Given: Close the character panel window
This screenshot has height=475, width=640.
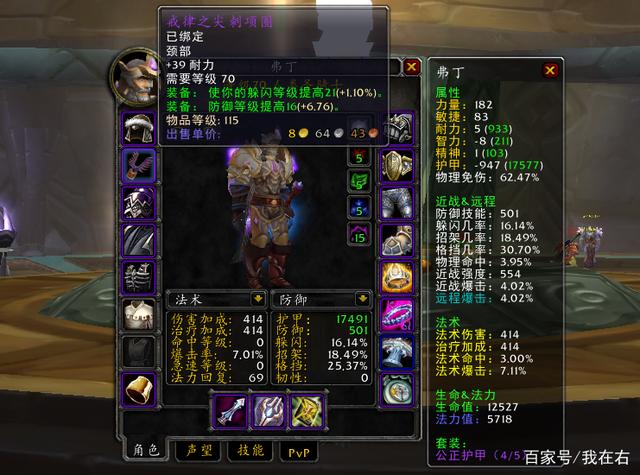Looking at the screenshot, I should [x=411, y=67].
